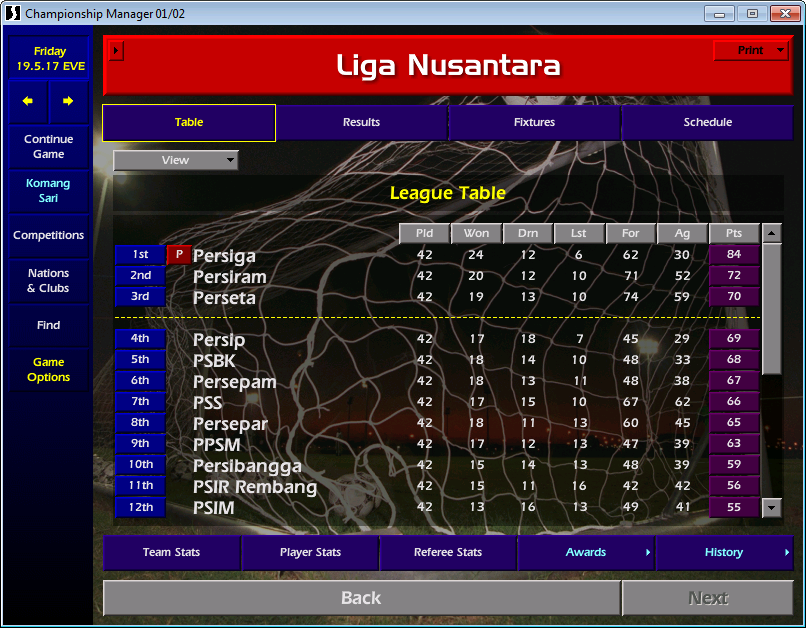Select the Table tab

189,122
